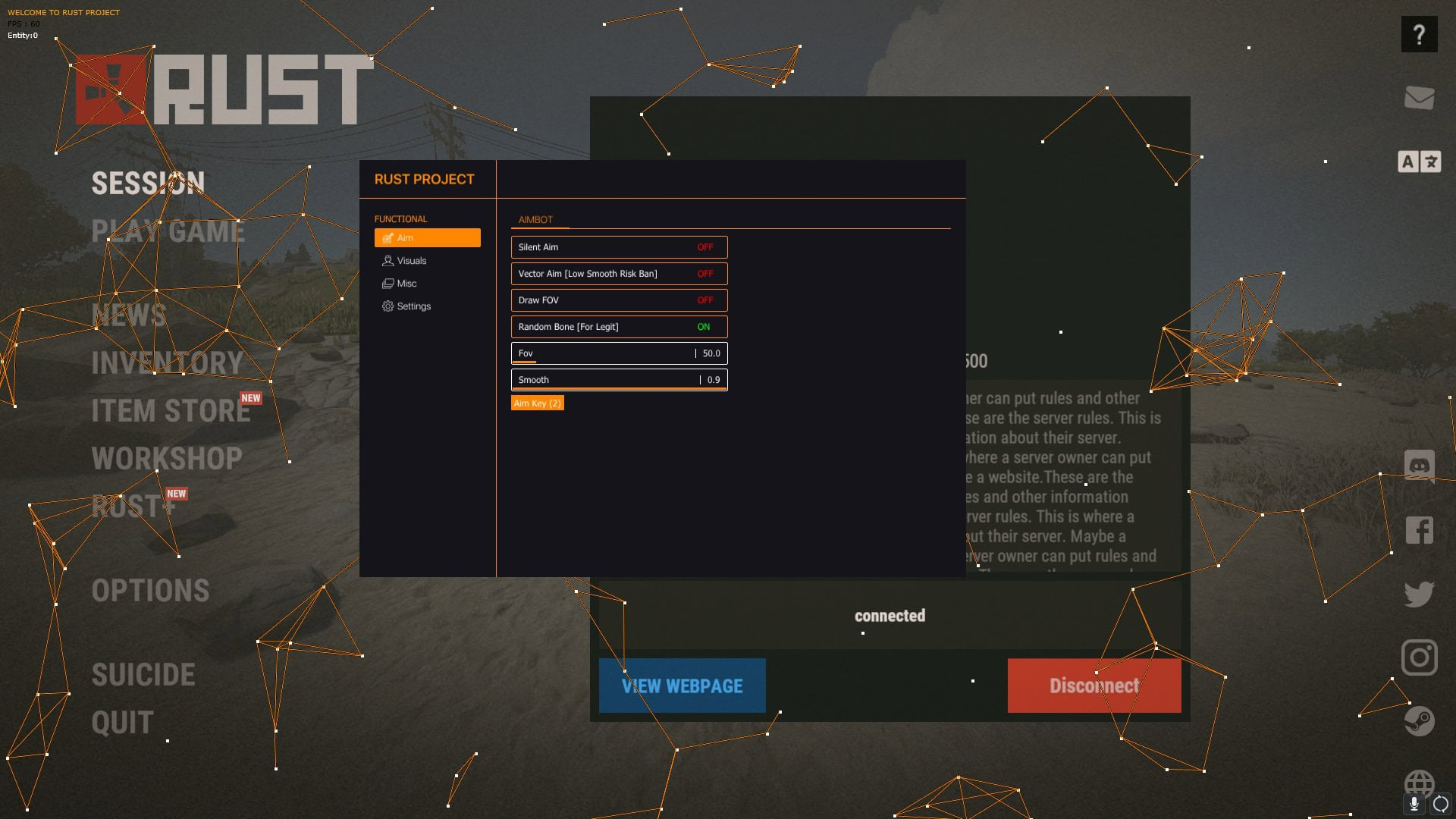Toggle Vector Aim option
Image resolution: width=1456 pixels, height=819 pixels.
coord(619,274)
